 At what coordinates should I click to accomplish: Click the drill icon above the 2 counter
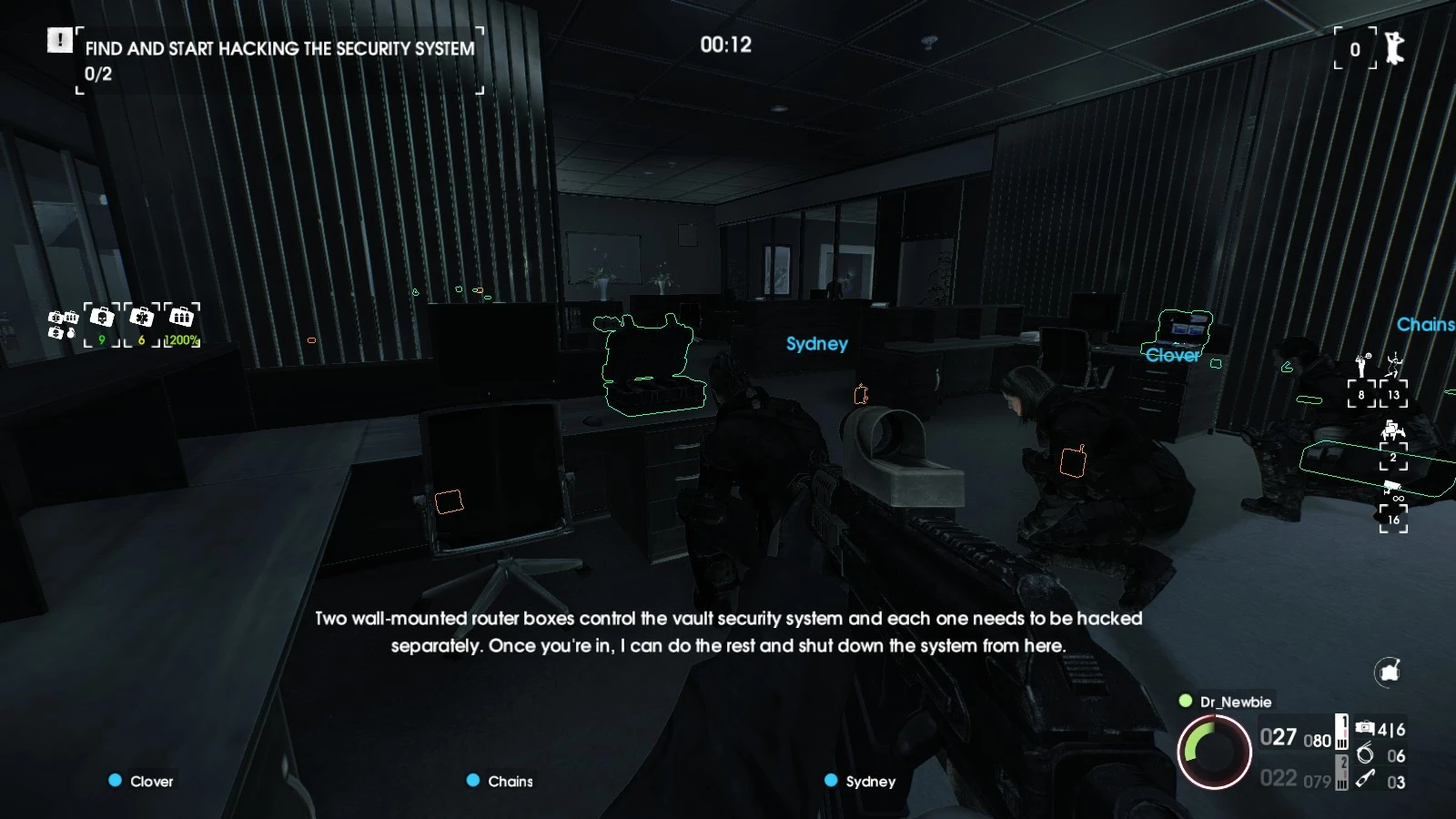[x=1393, y=430]
